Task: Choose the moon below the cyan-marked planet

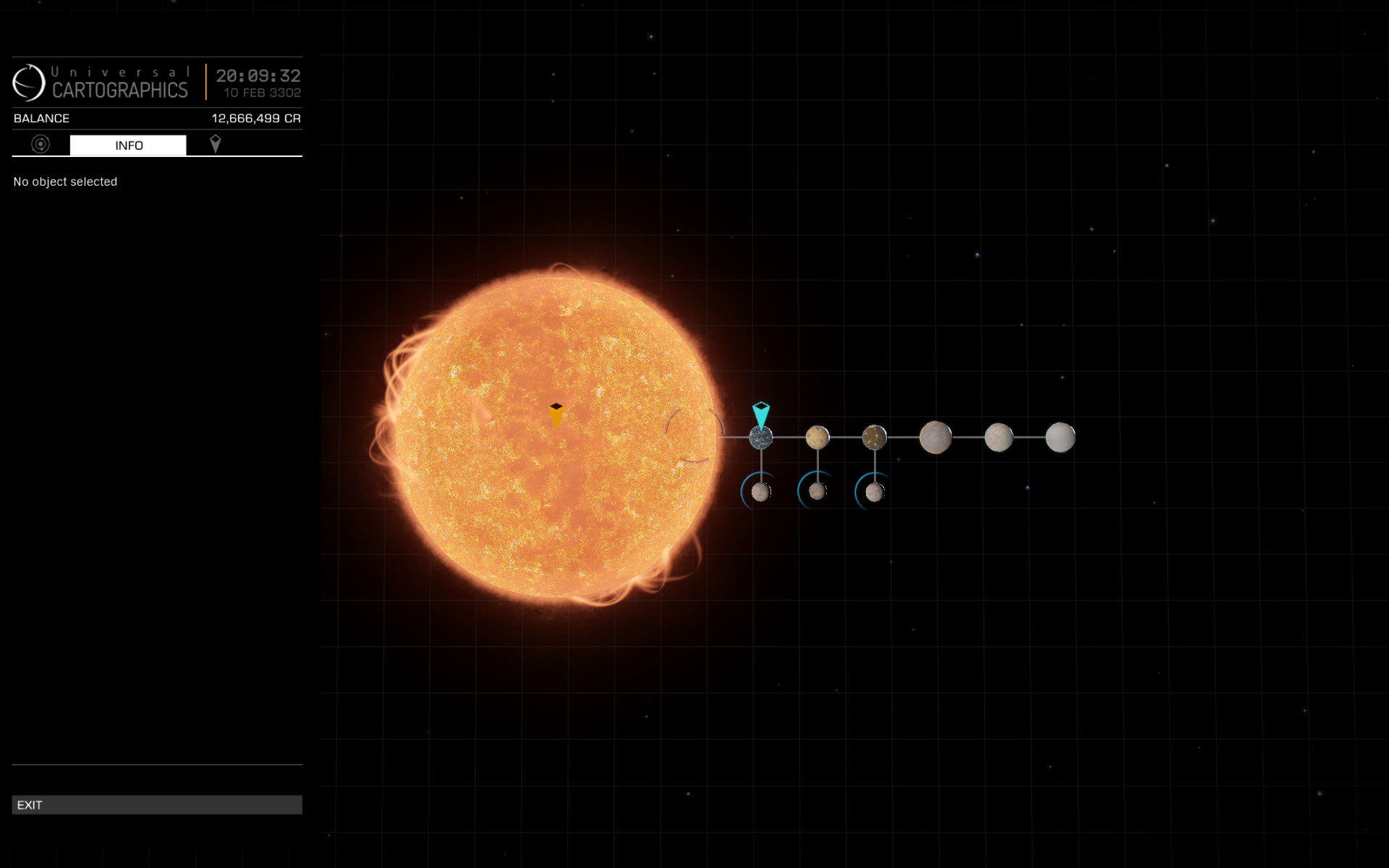Action: [x=760, y=492]
